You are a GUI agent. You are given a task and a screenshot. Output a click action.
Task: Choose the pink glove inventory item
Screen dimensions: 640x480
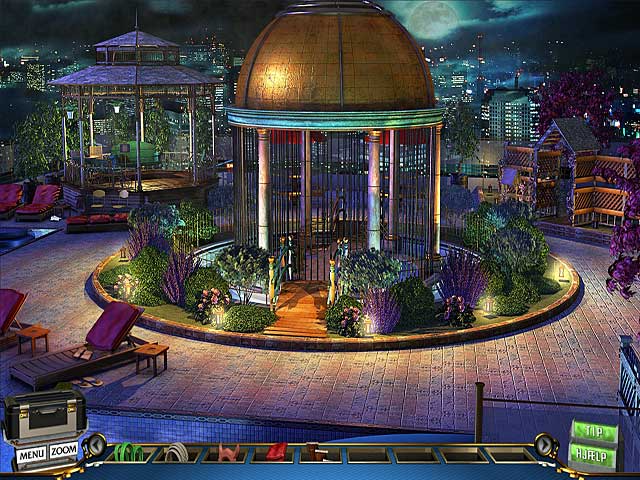click(x=229, y=453)
